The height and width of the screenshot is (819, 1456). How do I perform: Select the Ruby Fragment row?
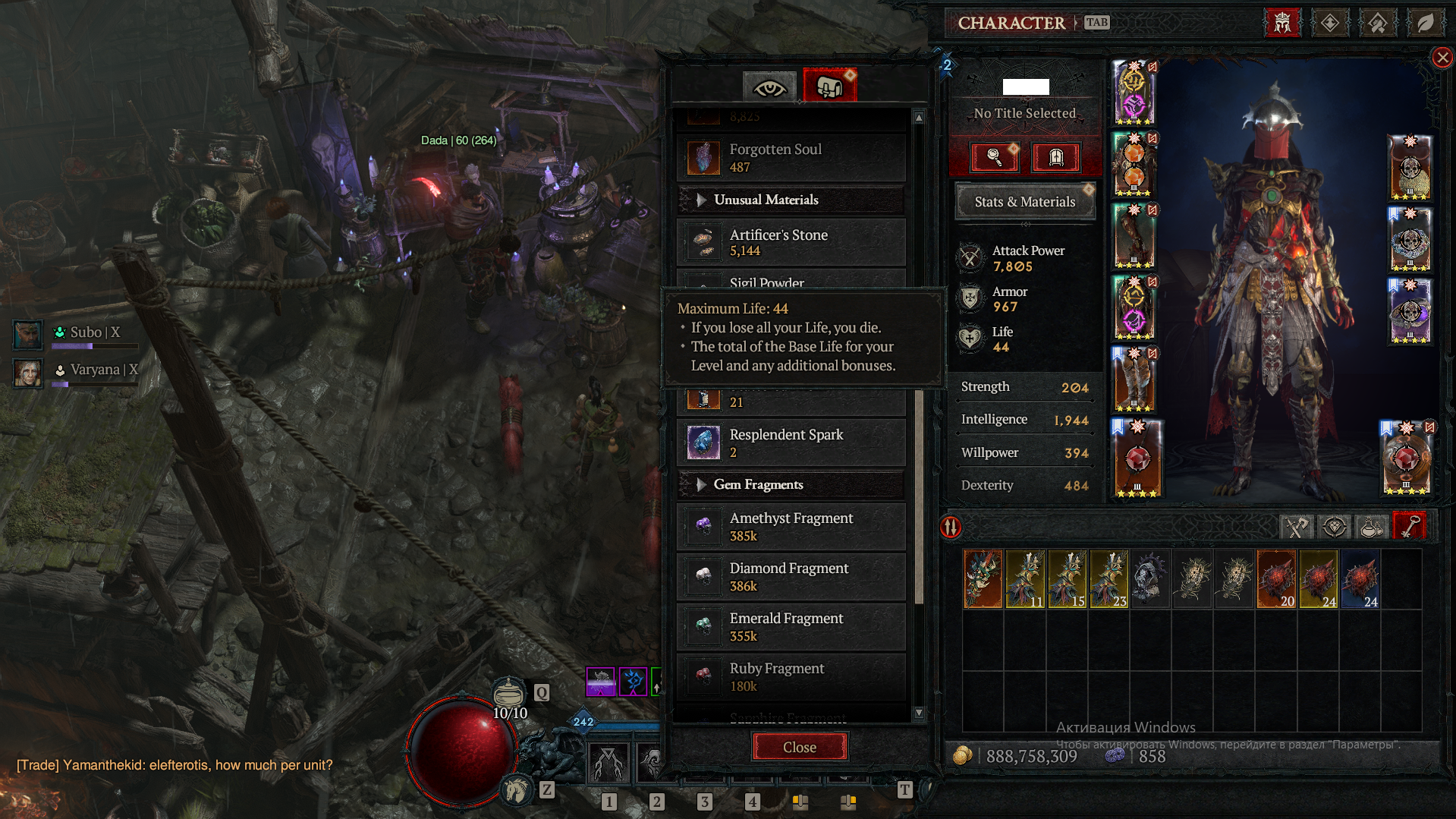(x=791, y=677)
